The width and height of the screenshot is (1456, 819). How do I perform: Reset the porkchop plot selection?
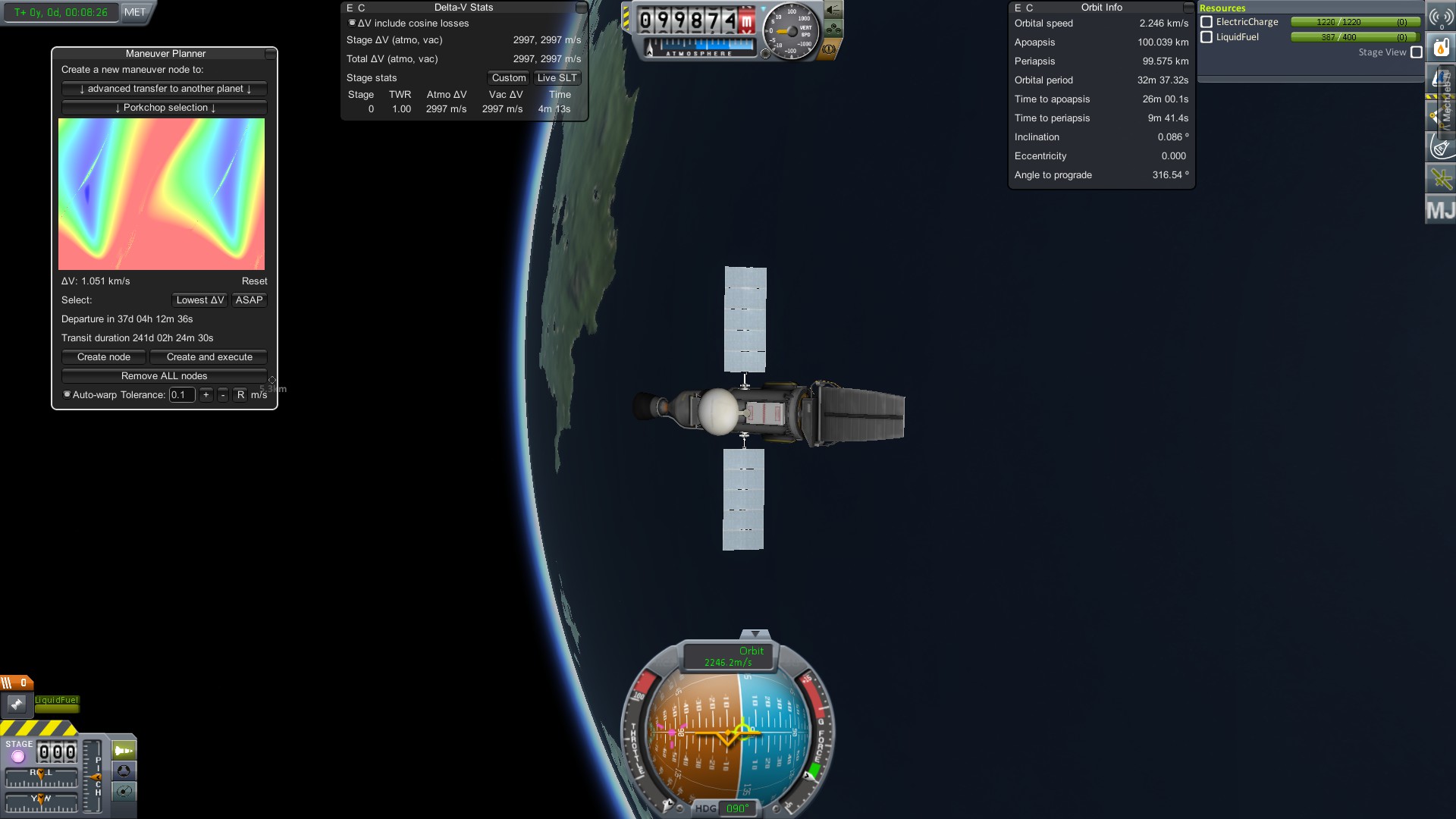pos(254,281)
